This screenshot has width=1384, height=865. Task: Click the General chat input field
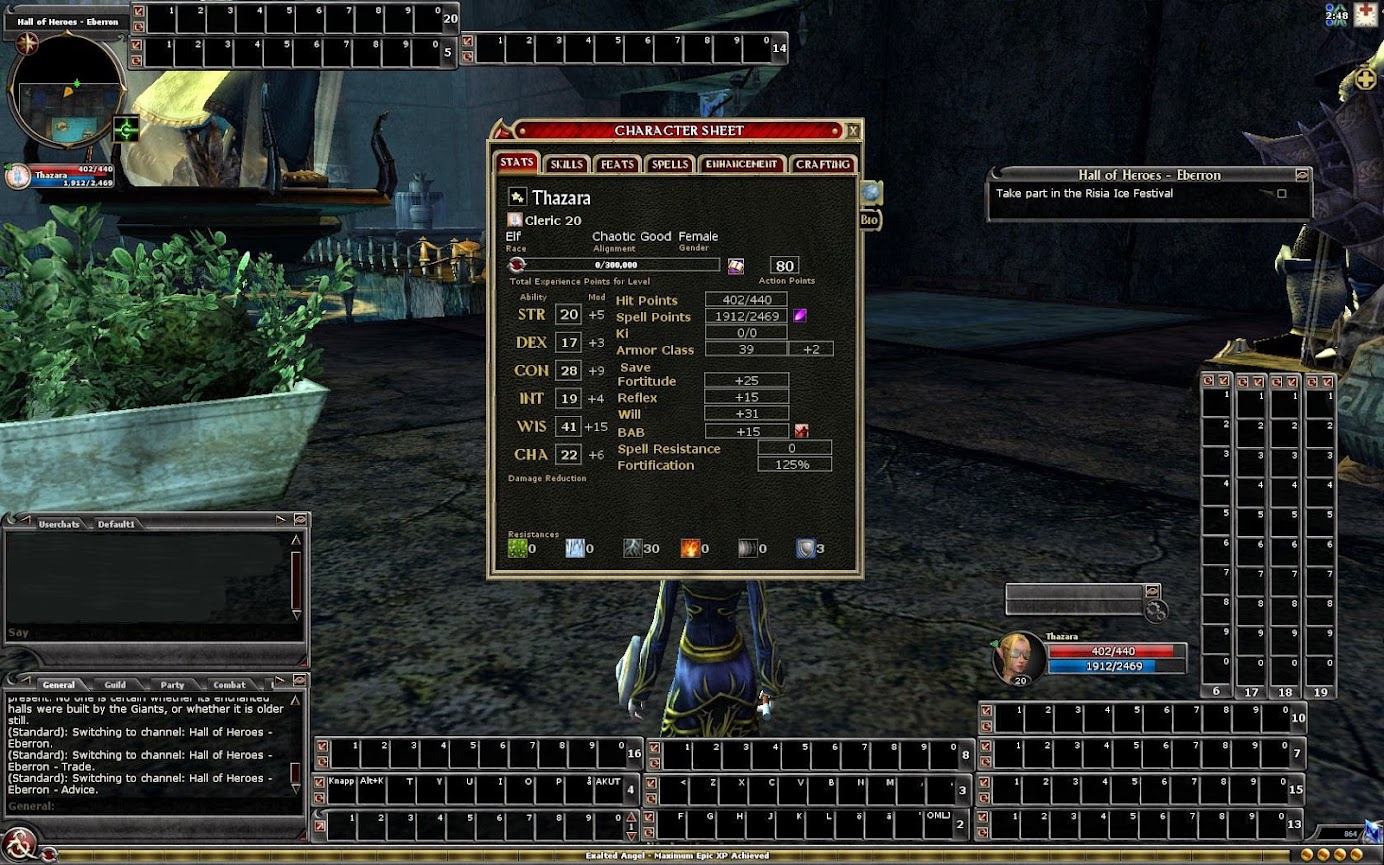coord(150,806)
